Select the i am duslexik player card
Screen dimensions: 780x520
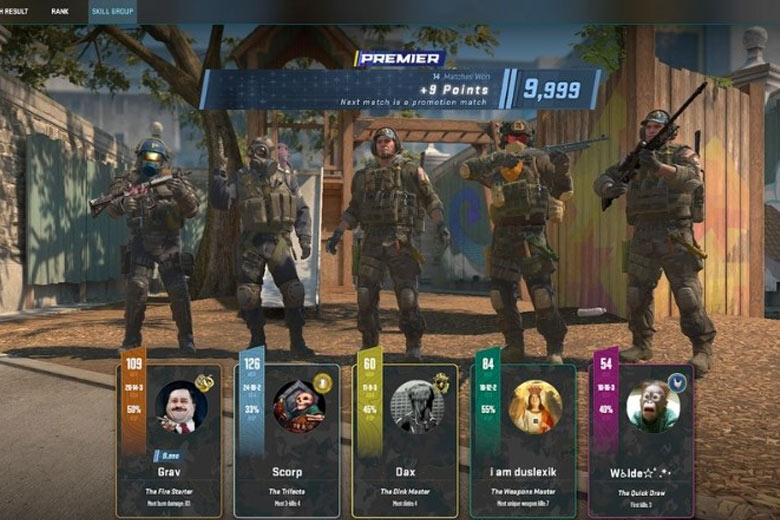click(522, 440)
